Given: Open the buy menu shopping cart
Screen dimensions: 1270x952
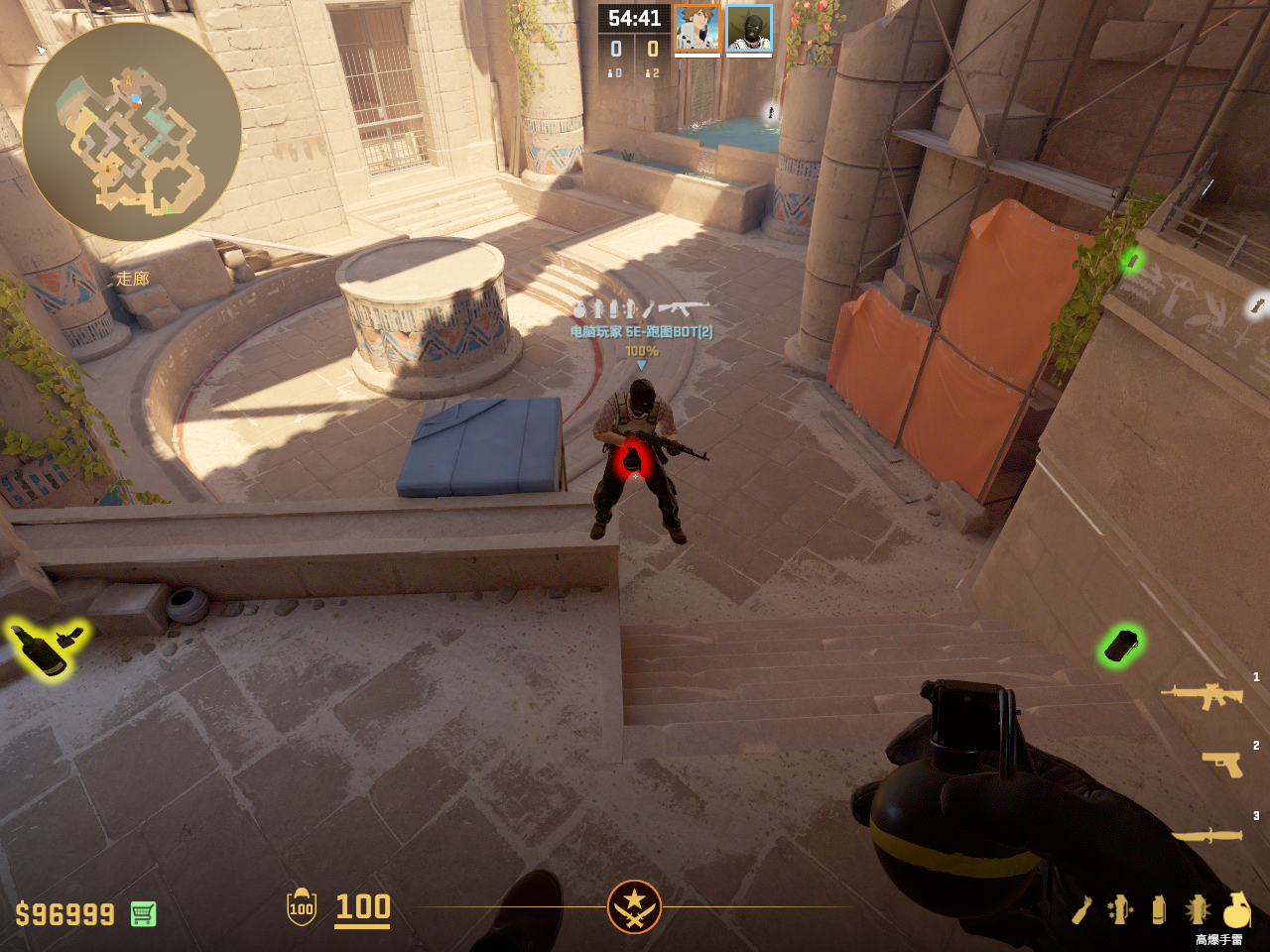Looking at the screenshot, I should tap(143, 913).
